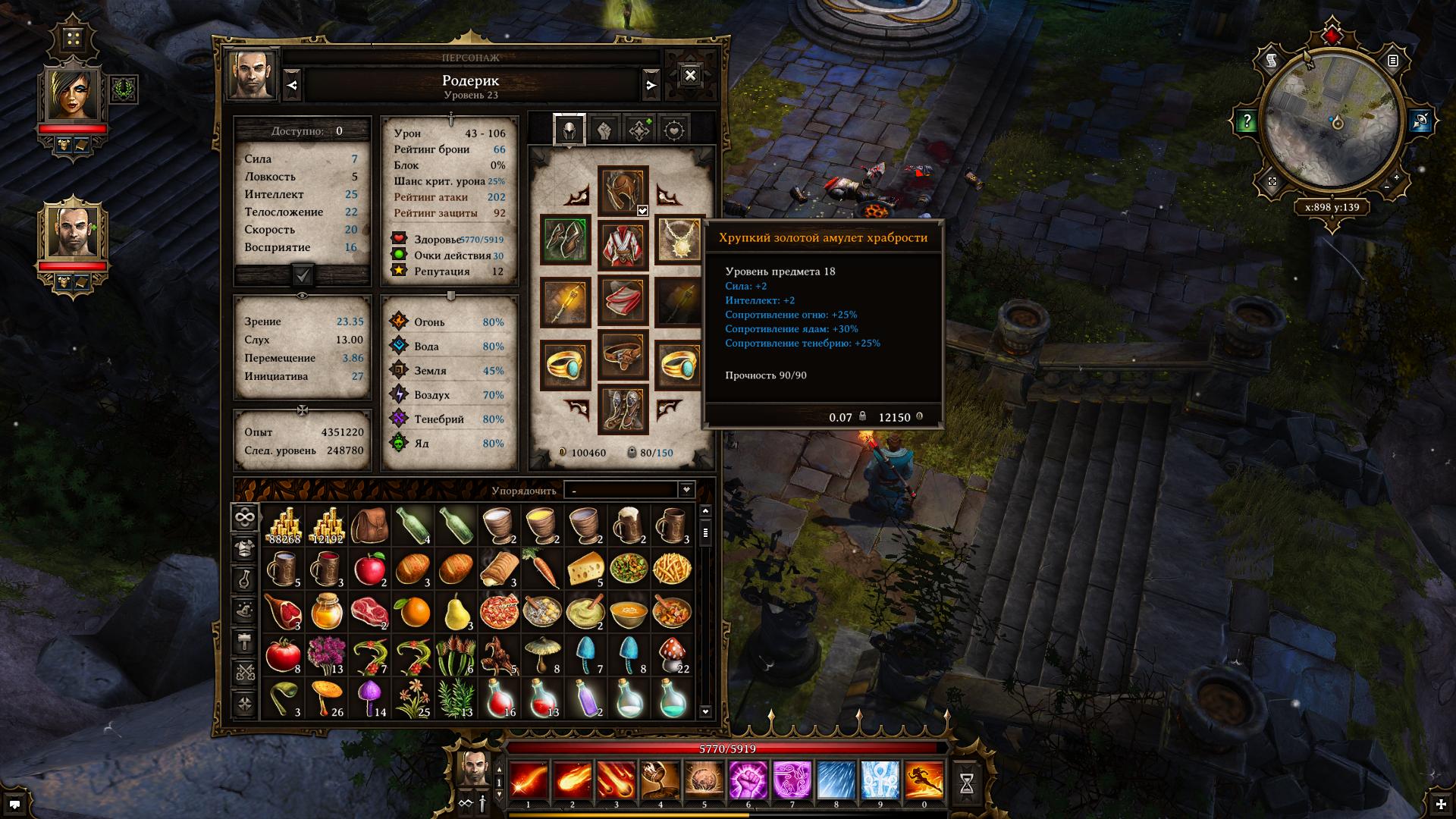
Task: Select the red robe armor slot
Action: (623, 245)
